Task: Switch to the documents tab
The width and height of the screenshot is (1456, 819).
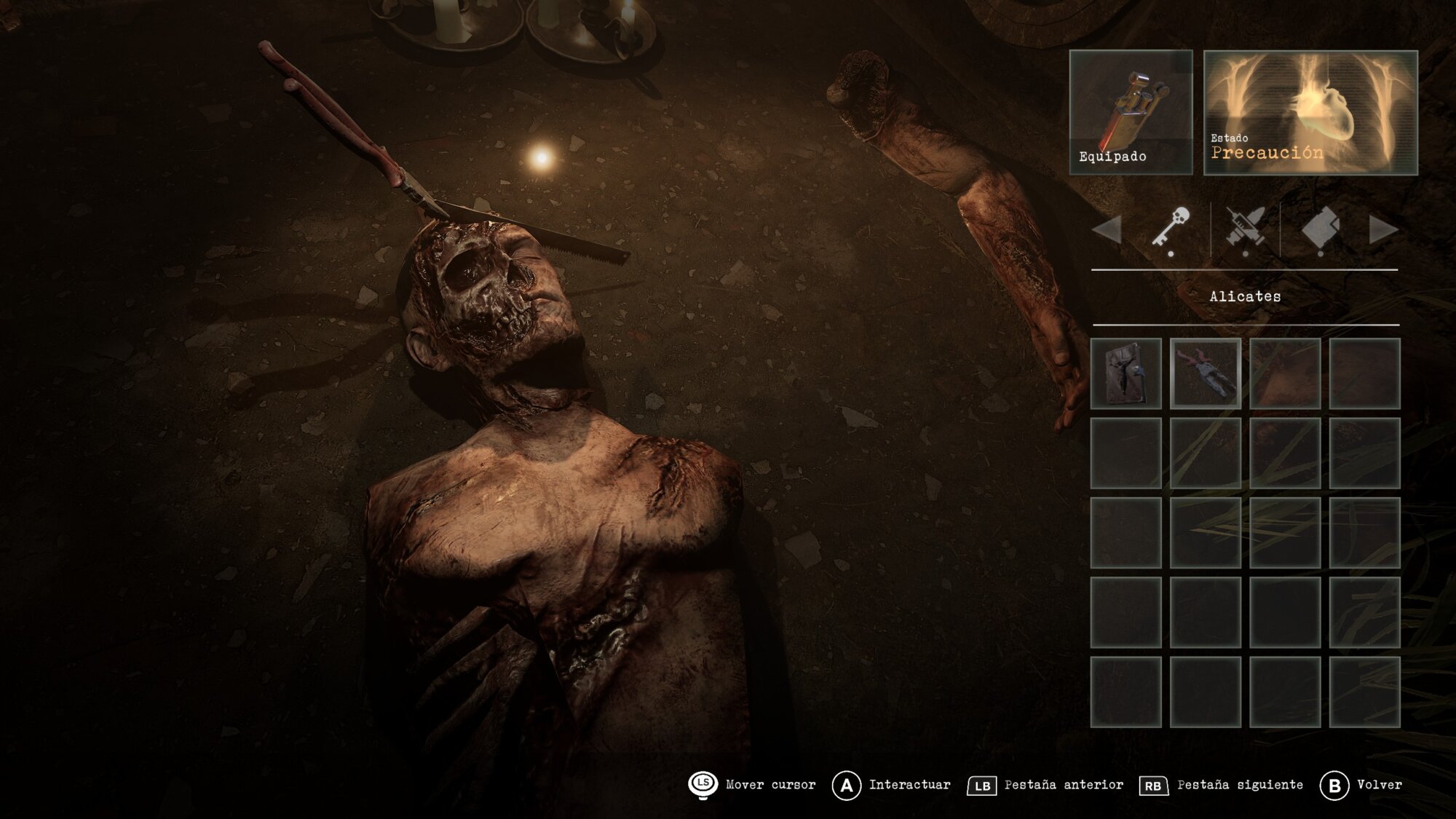Action: pyautogui.click(x=1320, y=229)
